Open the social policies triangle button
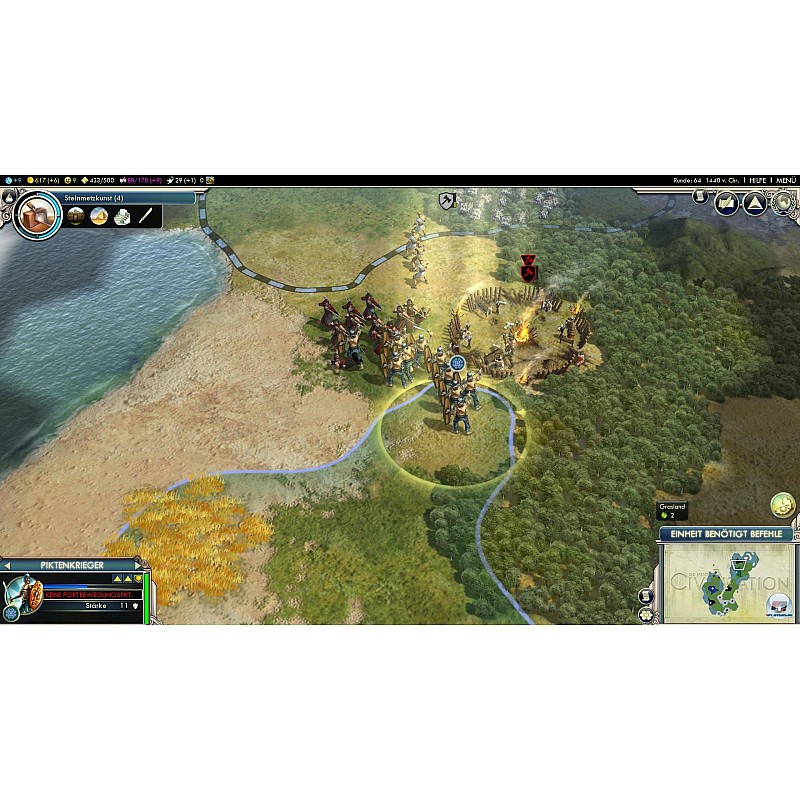This screenshot has width=800, height=800. tap(754, 203)
